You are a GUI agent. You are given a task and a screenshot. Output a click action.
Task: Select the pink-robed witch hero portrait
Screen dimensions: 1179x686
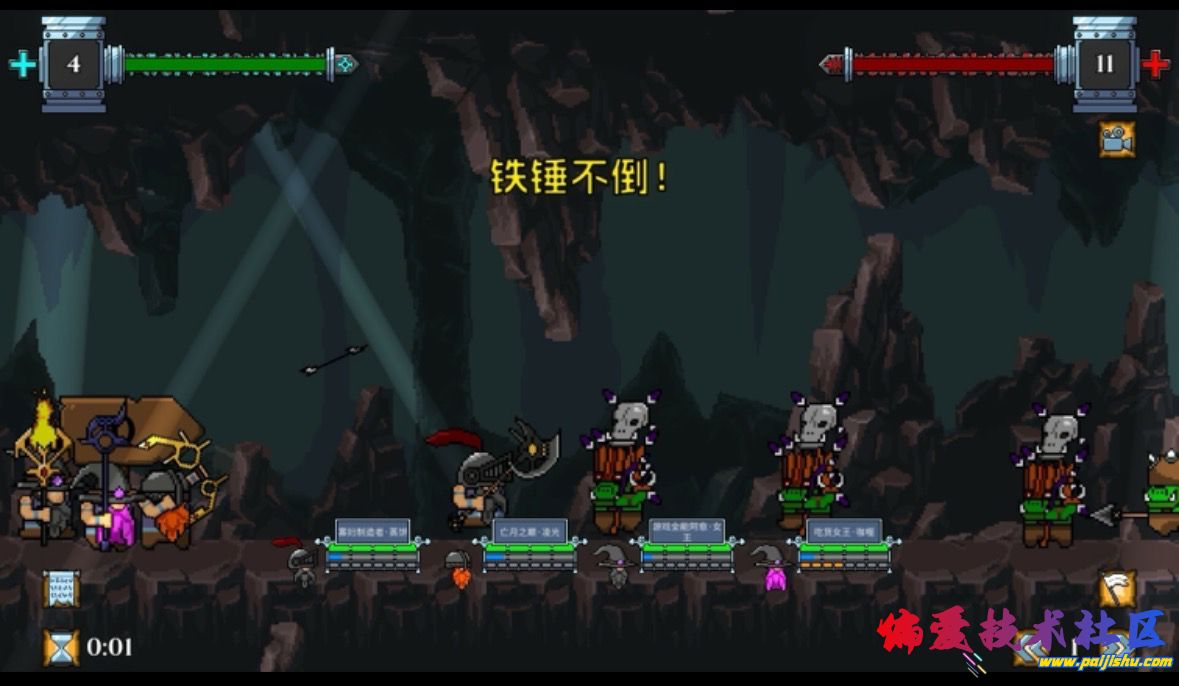[772, 568]
